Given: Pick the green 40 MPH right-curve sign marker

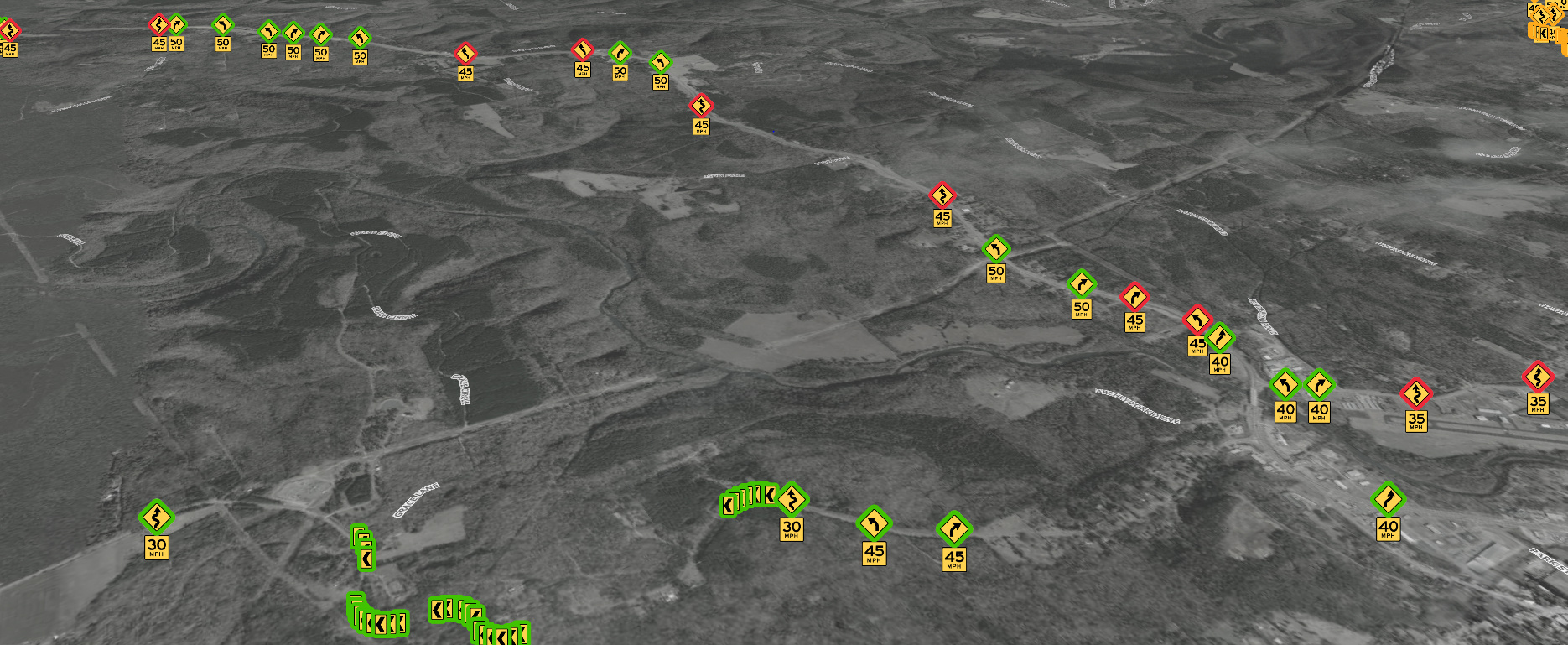Looking at the screenshot, I should [x=1319, y=386].
